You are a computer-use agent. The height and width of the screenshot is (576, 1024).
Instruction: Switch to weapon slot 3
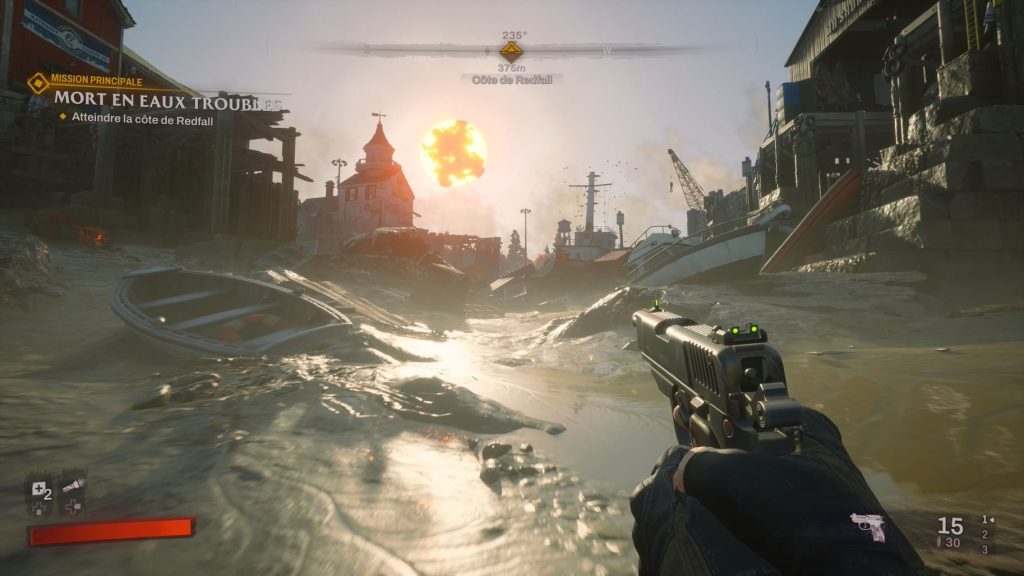coord(985,549)
